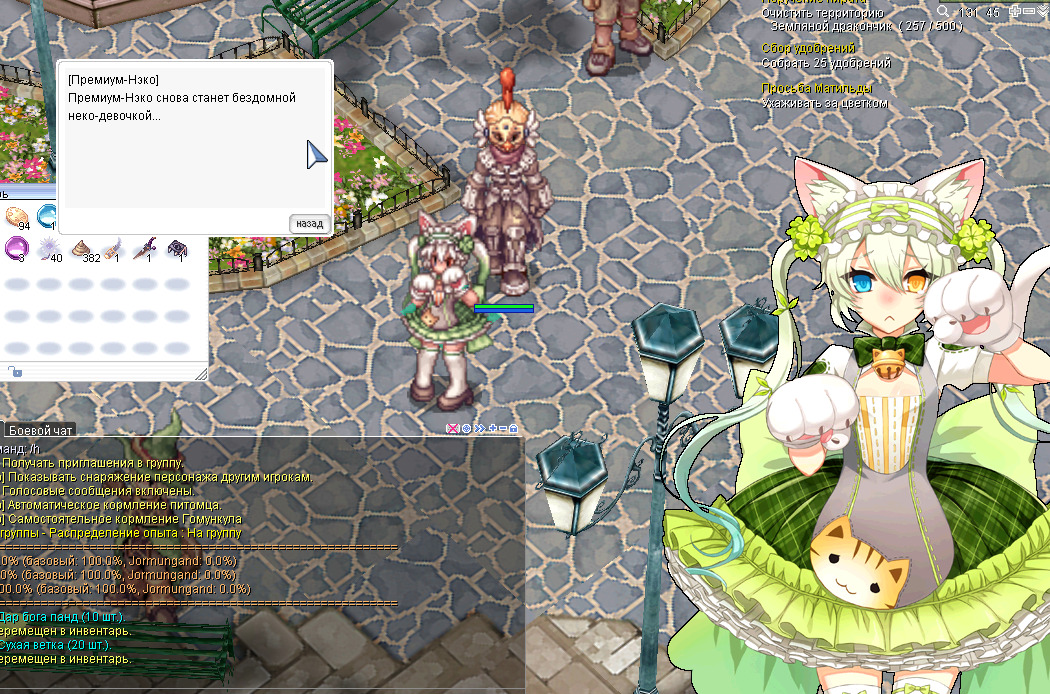The width and height of the screenshot is (1050, 694).
Task: Select the spiky white item with 40 count
Action: (x=48, y=246)
